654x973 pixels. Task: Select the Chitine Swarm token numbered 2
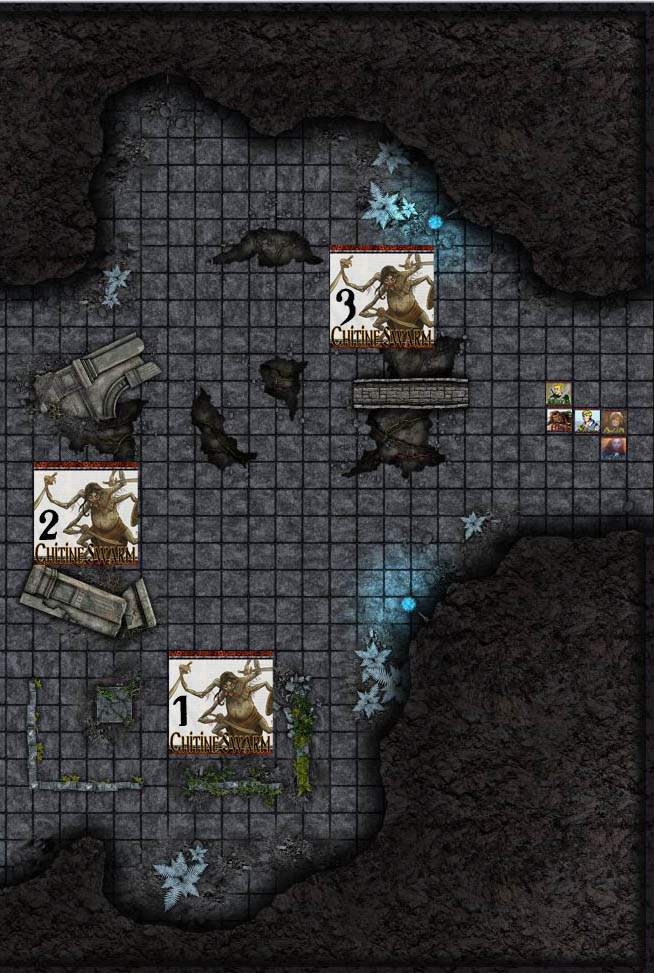(x=86, y=513)
